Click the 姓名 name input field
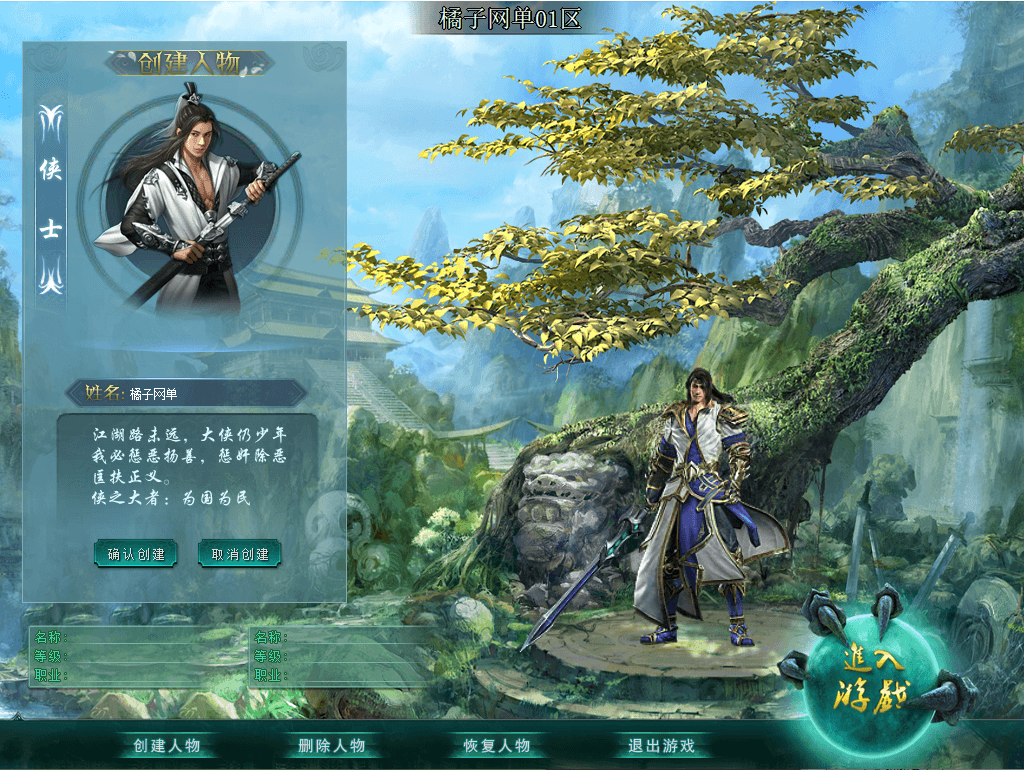The image size is (1024, 770). click(210, 393)
